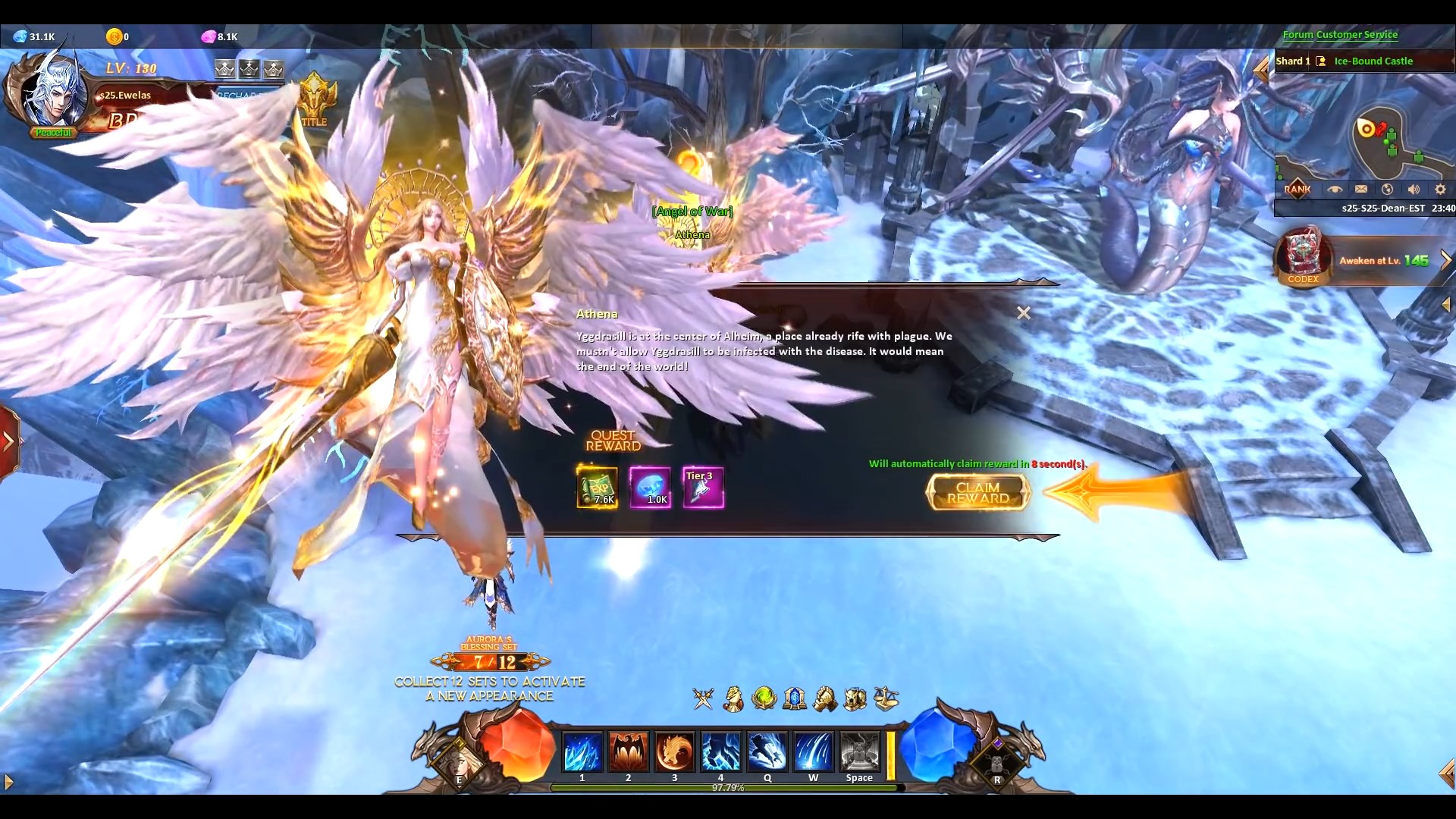Open the mount icon in the bottom icon row
Viewport: 1456px width, 819px height.
[x=733, y=699]
